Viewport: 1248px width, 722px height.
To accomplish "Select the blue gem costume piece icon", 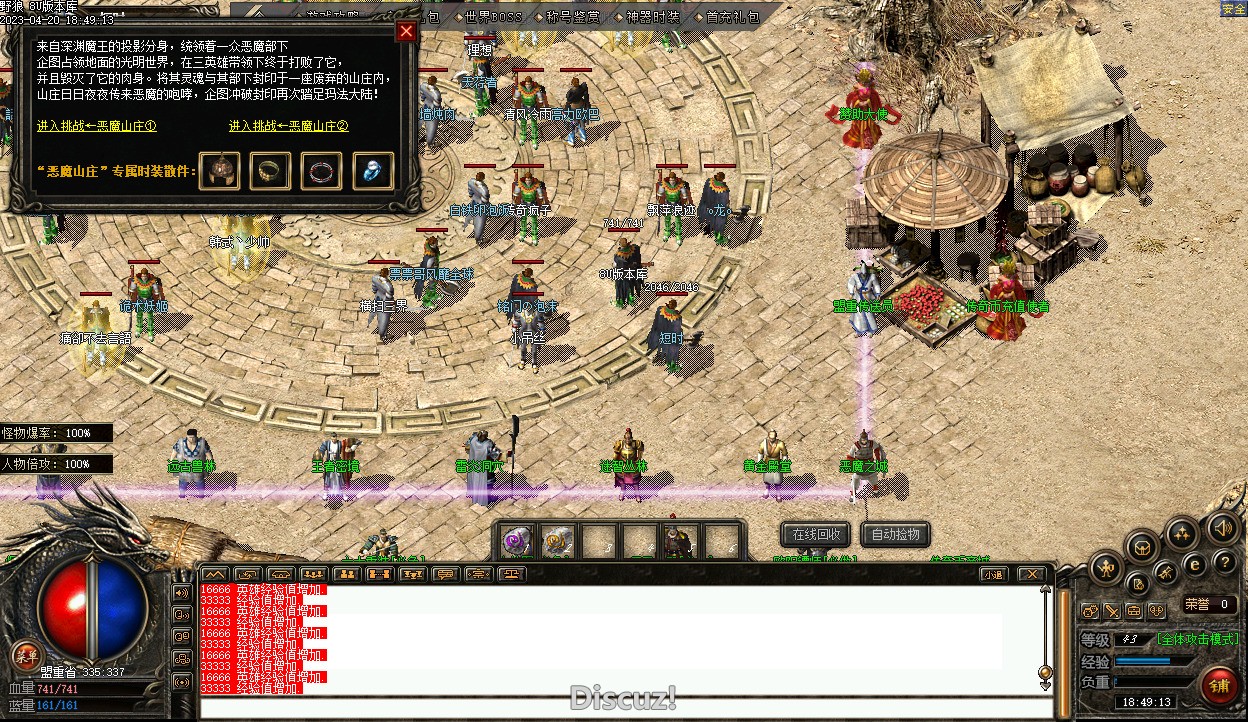I will 373,171.
